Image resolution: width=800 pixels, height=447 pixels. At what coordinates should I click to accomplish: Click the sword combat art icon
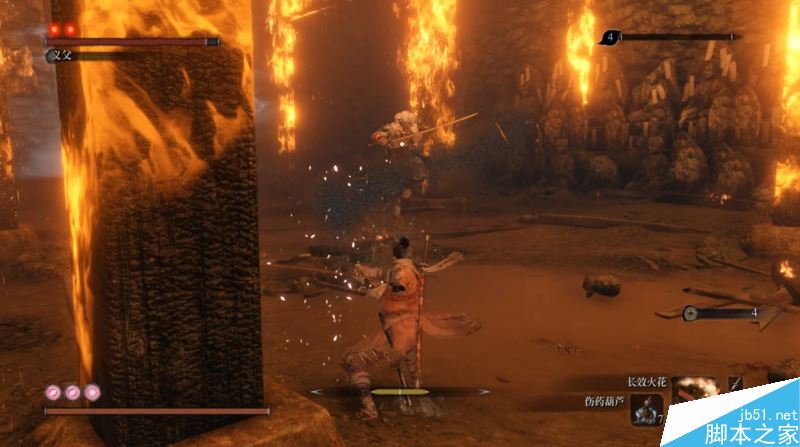(735, 383)
